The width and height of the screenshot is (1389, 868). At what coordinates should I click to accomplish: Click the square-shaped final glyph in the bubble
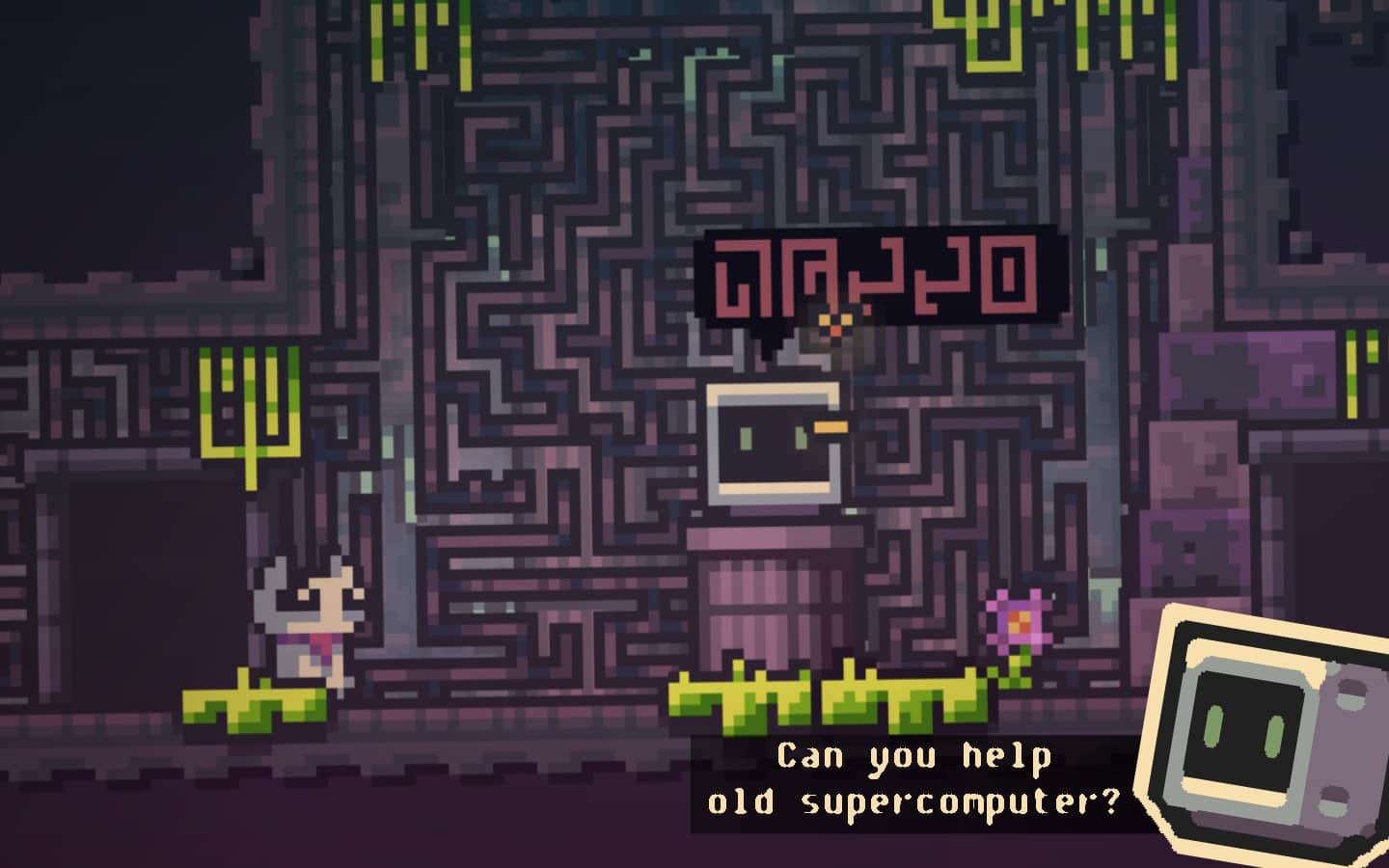coord(1009,275)
